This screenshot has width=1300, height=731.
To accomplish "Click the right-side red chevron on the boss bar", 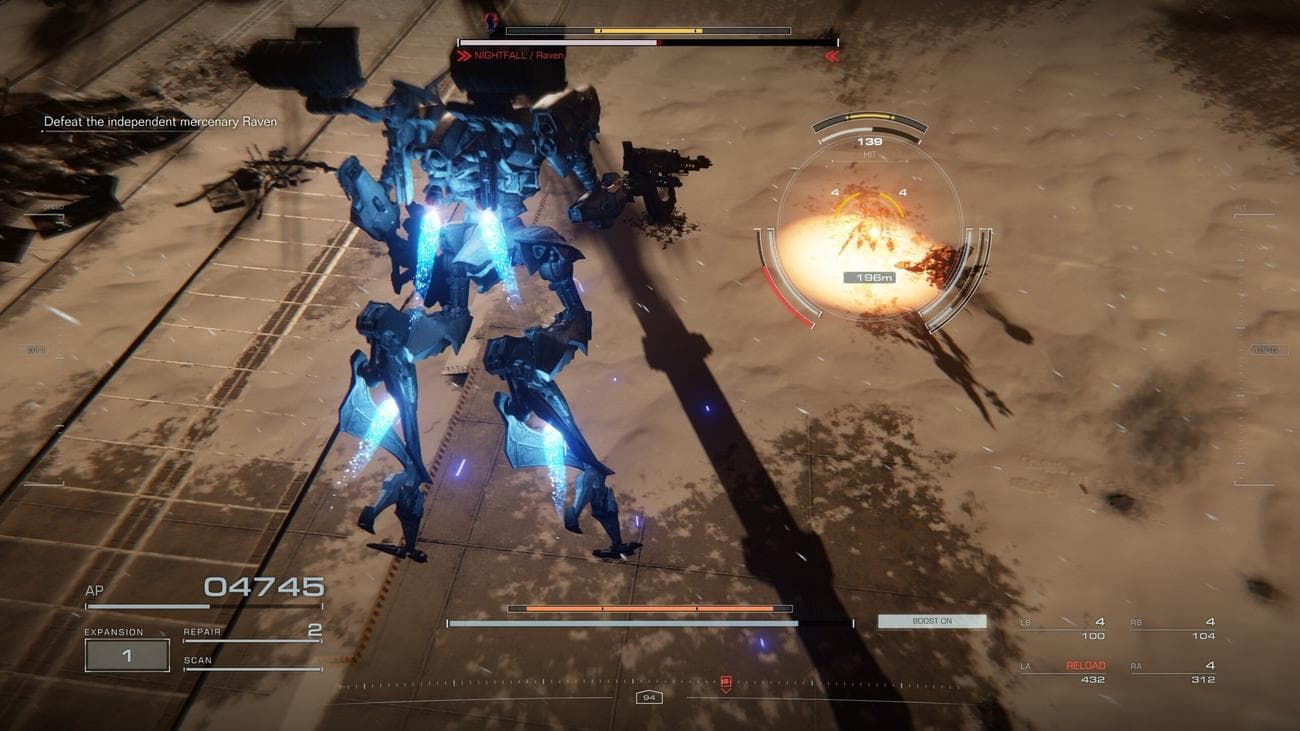I will pyautogui.click(x=830, y=57).
